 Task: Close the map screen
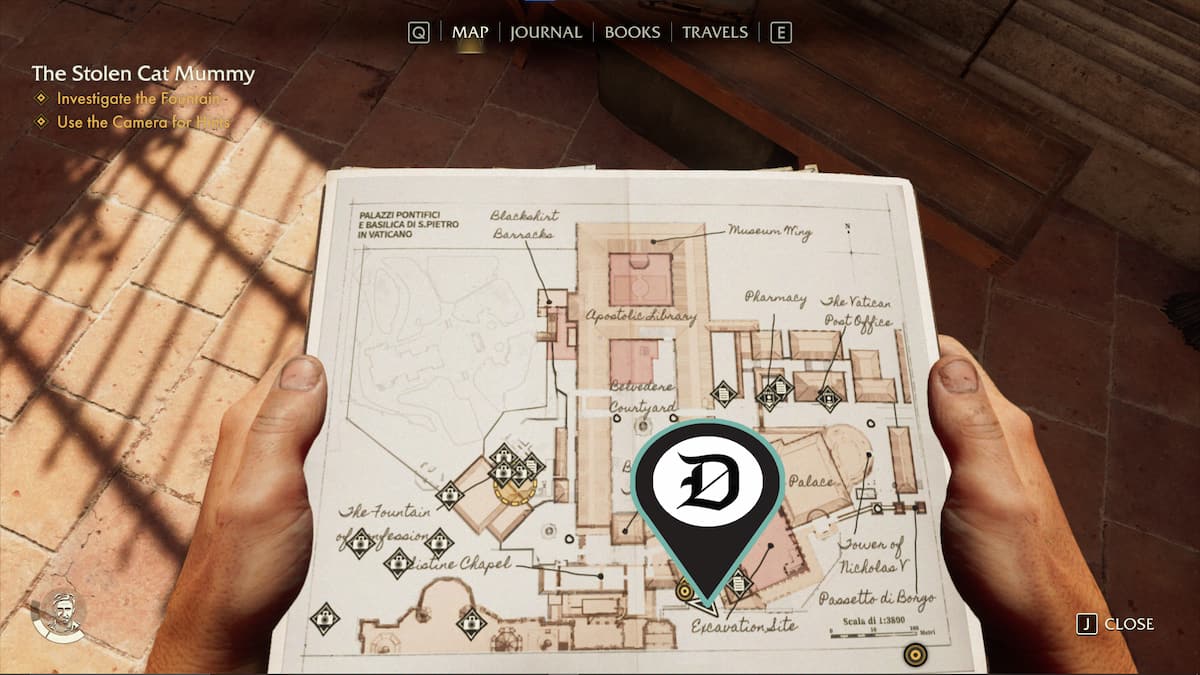point(1117,624)
